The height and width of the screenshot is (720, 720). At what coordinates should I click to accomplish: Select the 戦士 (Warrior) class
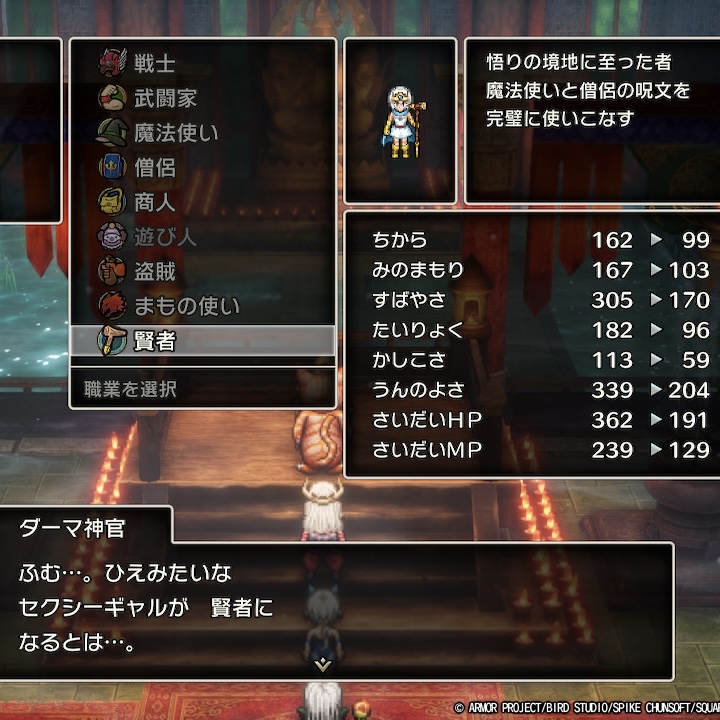154,63
